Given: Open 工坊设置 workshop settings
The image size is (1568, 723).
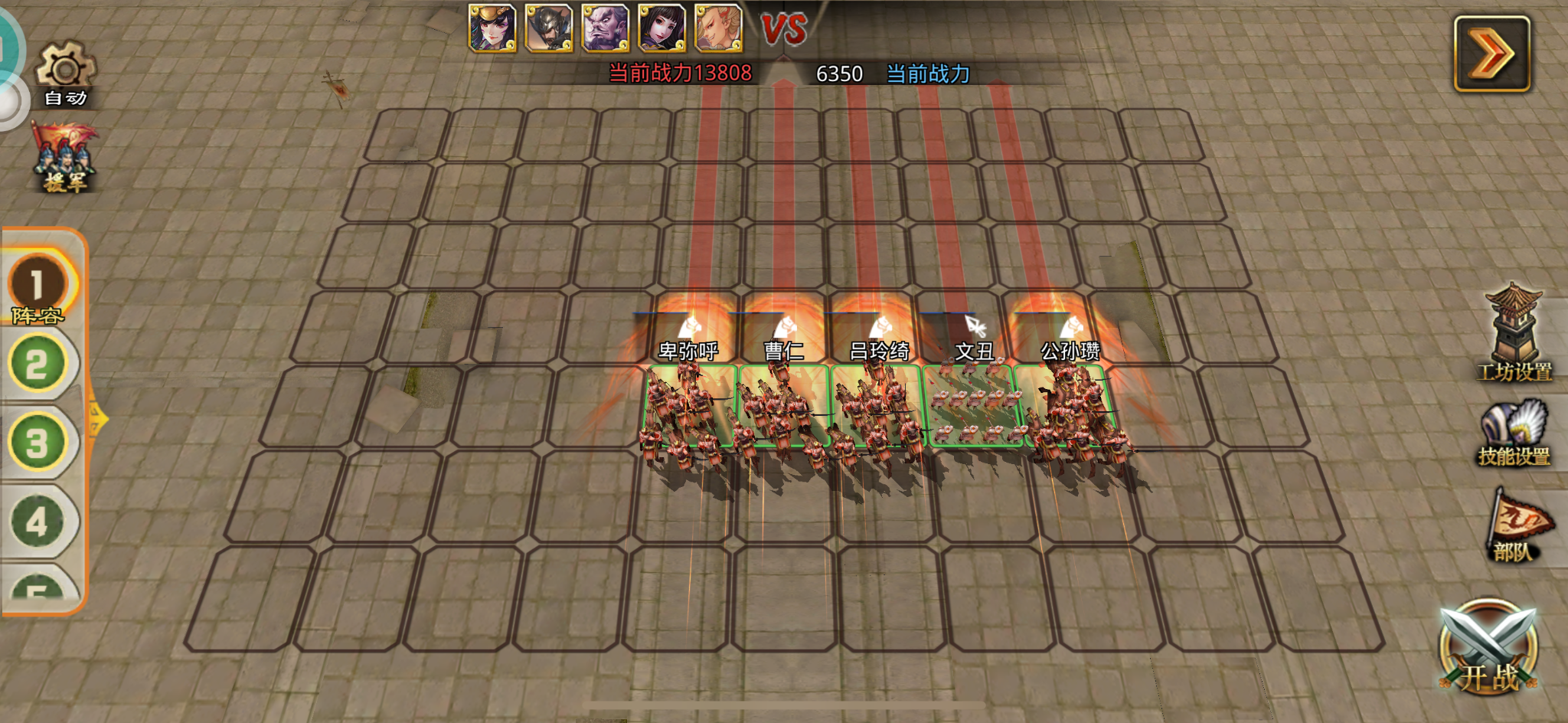Looking at the screenshot, I should click(x=1514, y=333).
